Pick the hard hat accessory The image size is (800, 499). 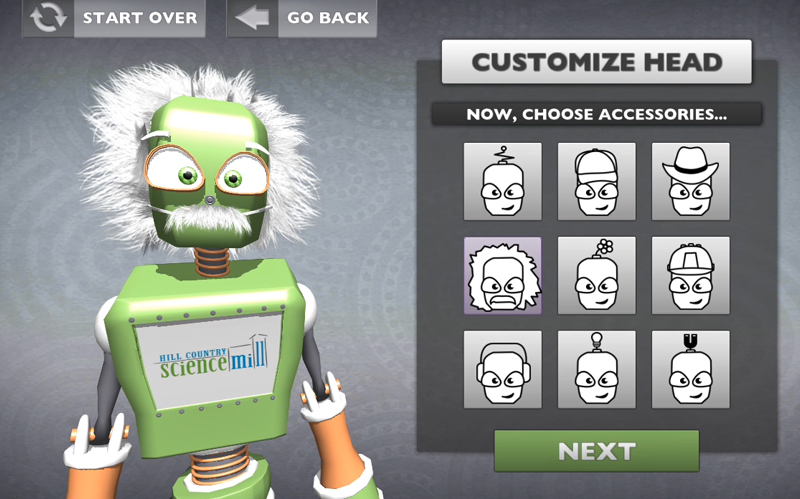(x=691, y=275)
